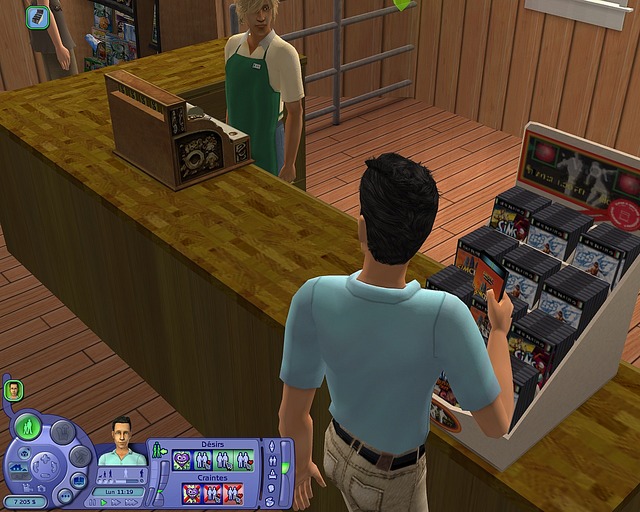Click the Sim portrait thumbnail above control panel
Image resolution: width=640 pixels, height=512 pixels.
tap(14, 390)
